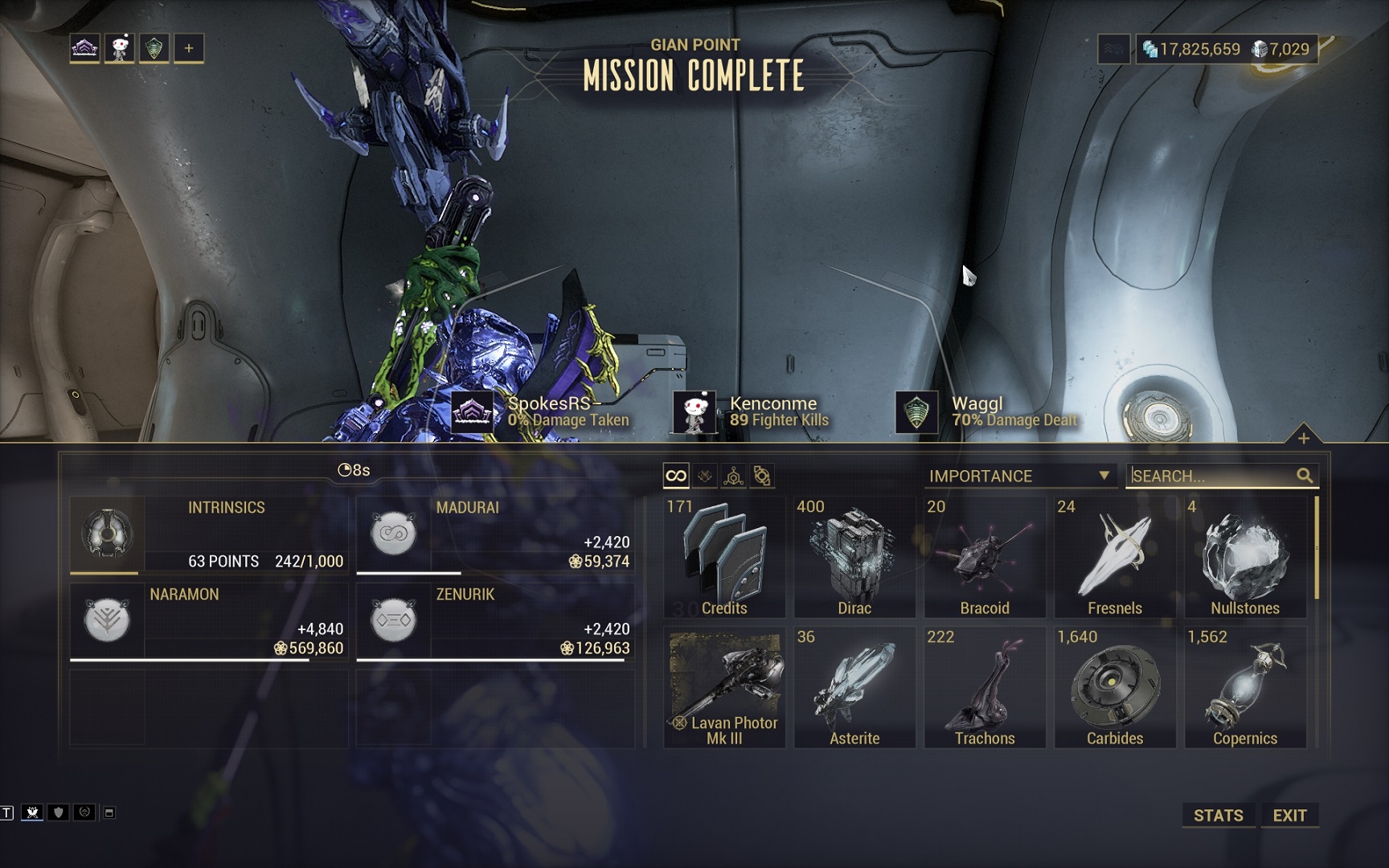Select the Bracoid reward tile
Image resolution: width=1389 pixels, height=868 pixels.
[x=985, y=557]
